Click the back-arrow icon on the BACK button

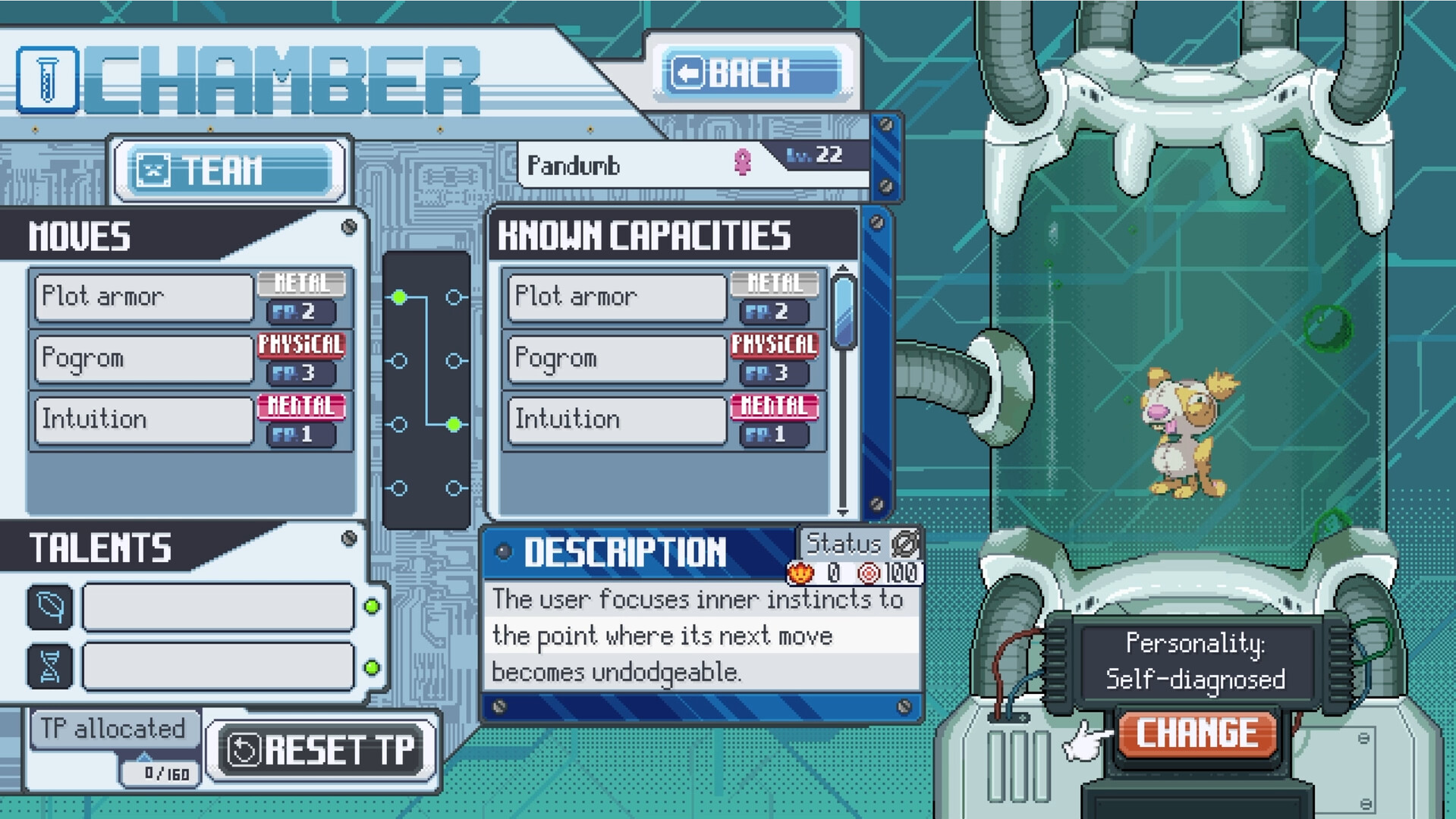pos(687,72)
